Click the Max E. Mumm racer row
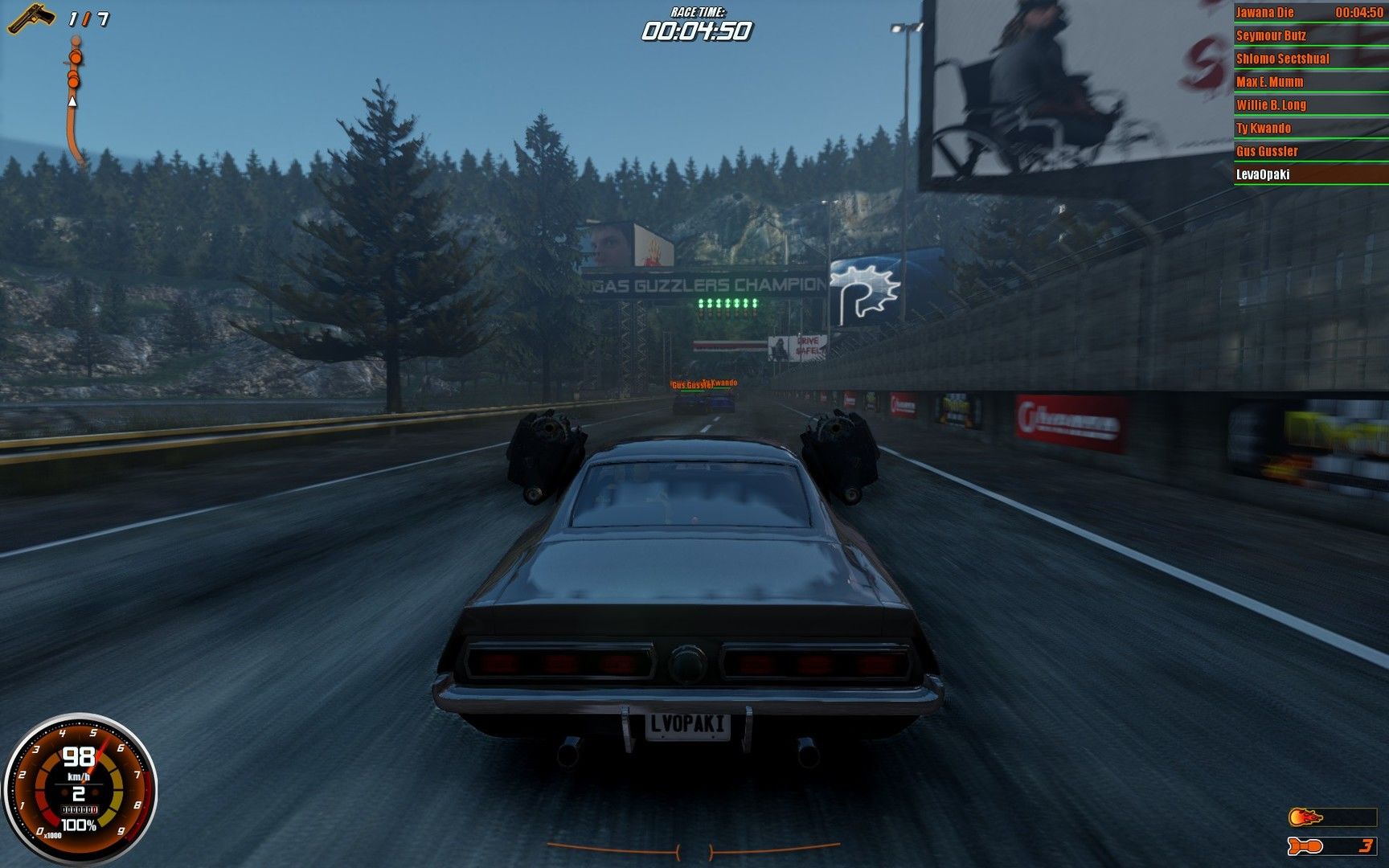 [x=1310, y=82]
